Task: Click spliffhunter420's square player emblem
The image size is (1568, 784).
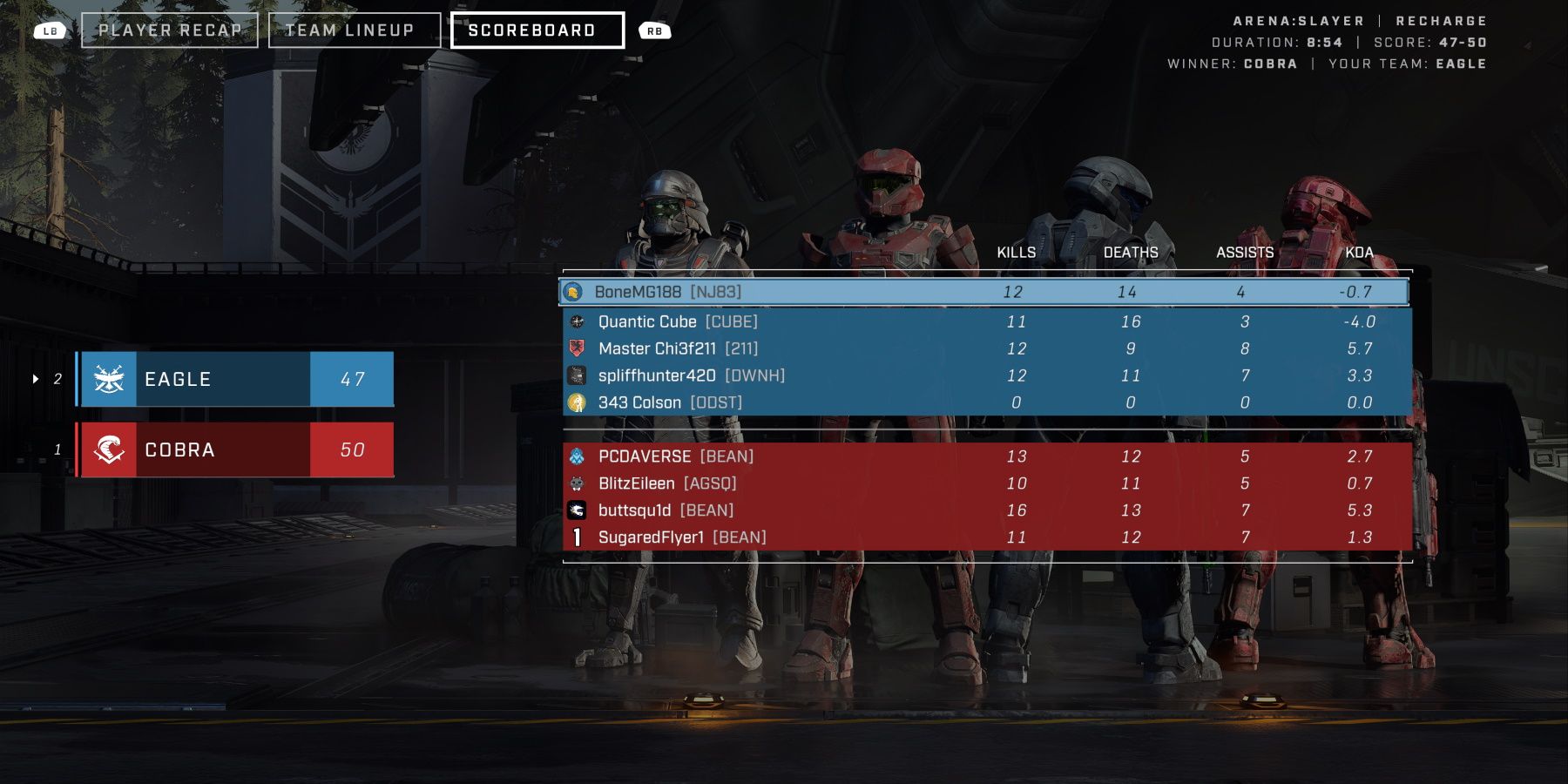Action: click(x=576, y=375)
